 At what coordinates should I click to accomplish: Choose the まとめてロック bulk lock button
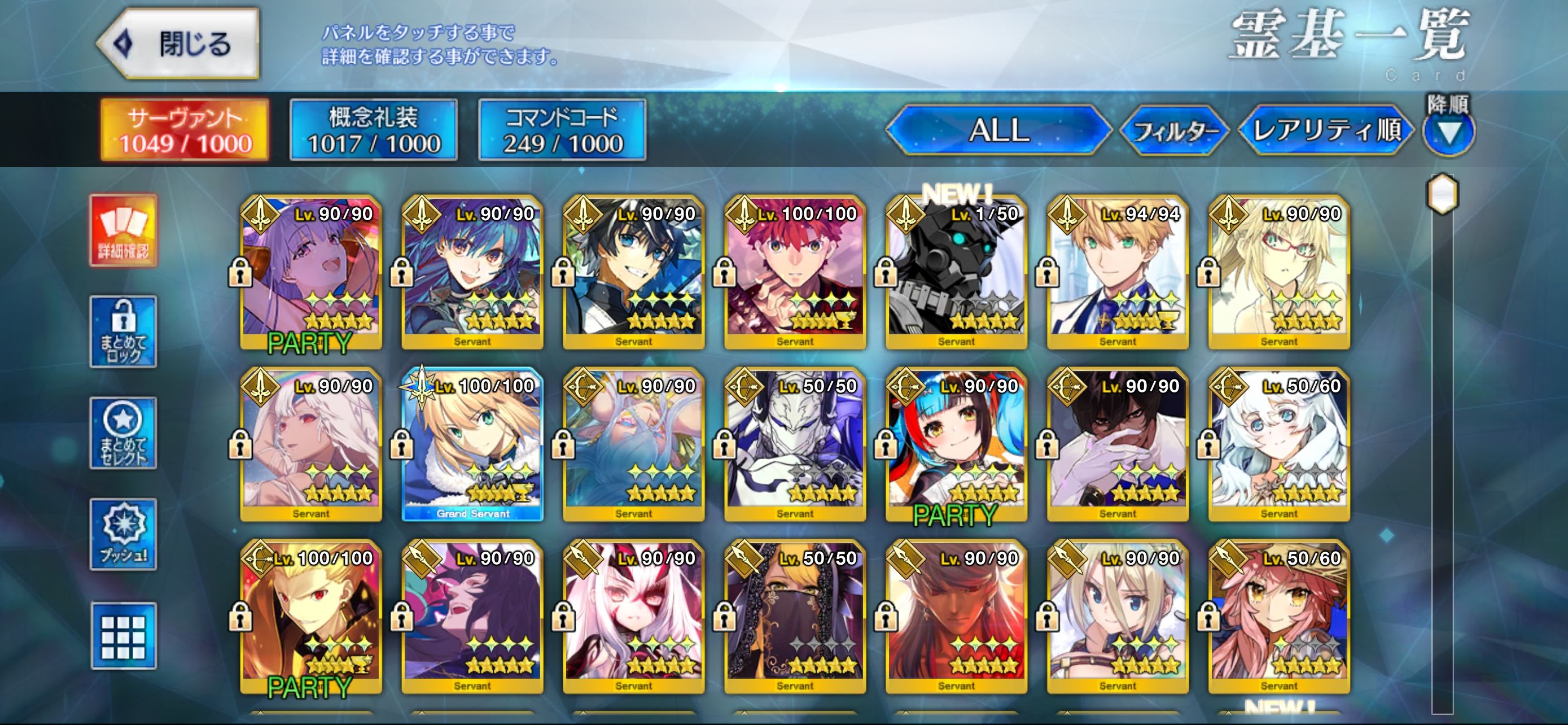tap(124, 332)
